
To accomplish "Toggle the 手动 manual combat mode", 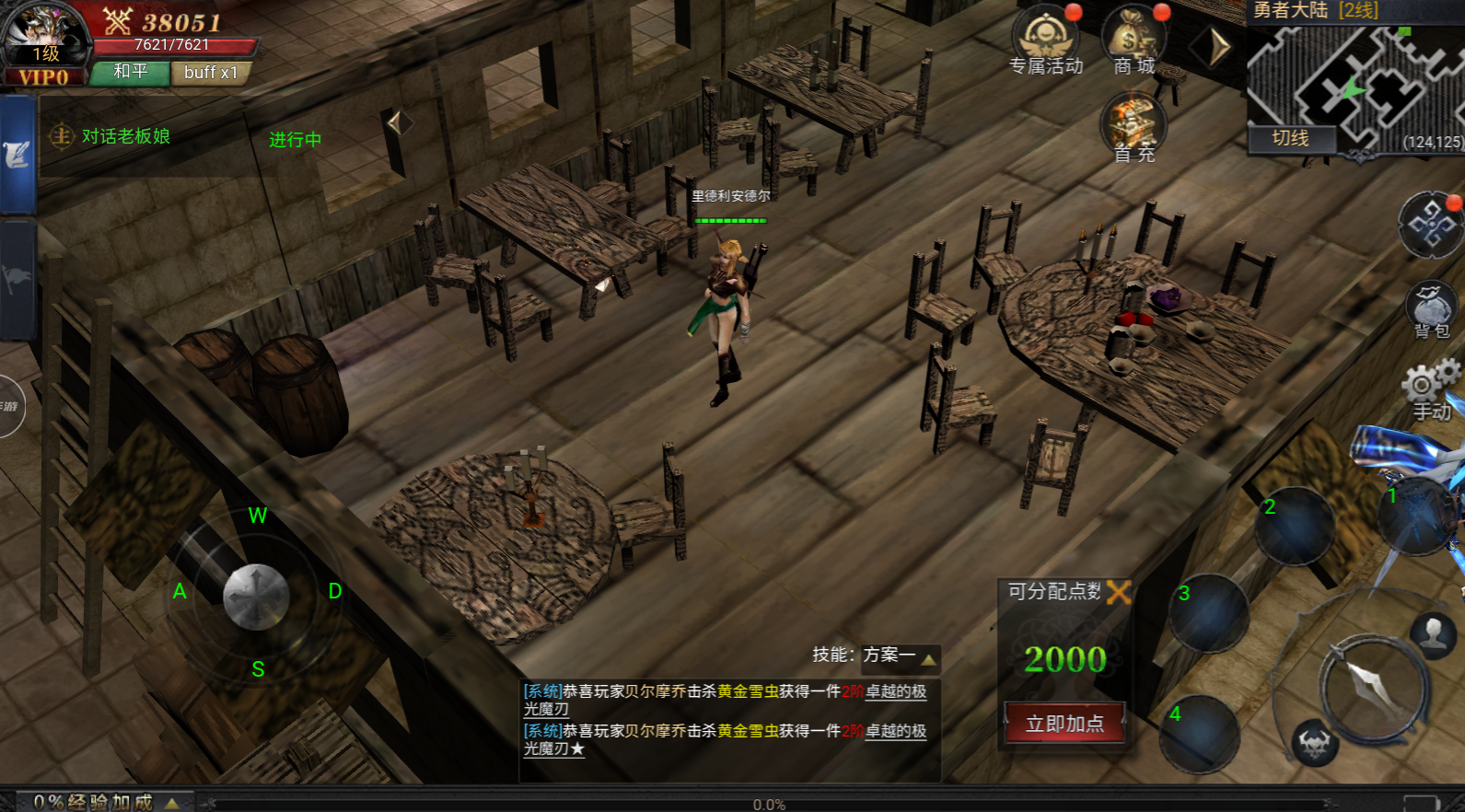I will [1430, 389].
